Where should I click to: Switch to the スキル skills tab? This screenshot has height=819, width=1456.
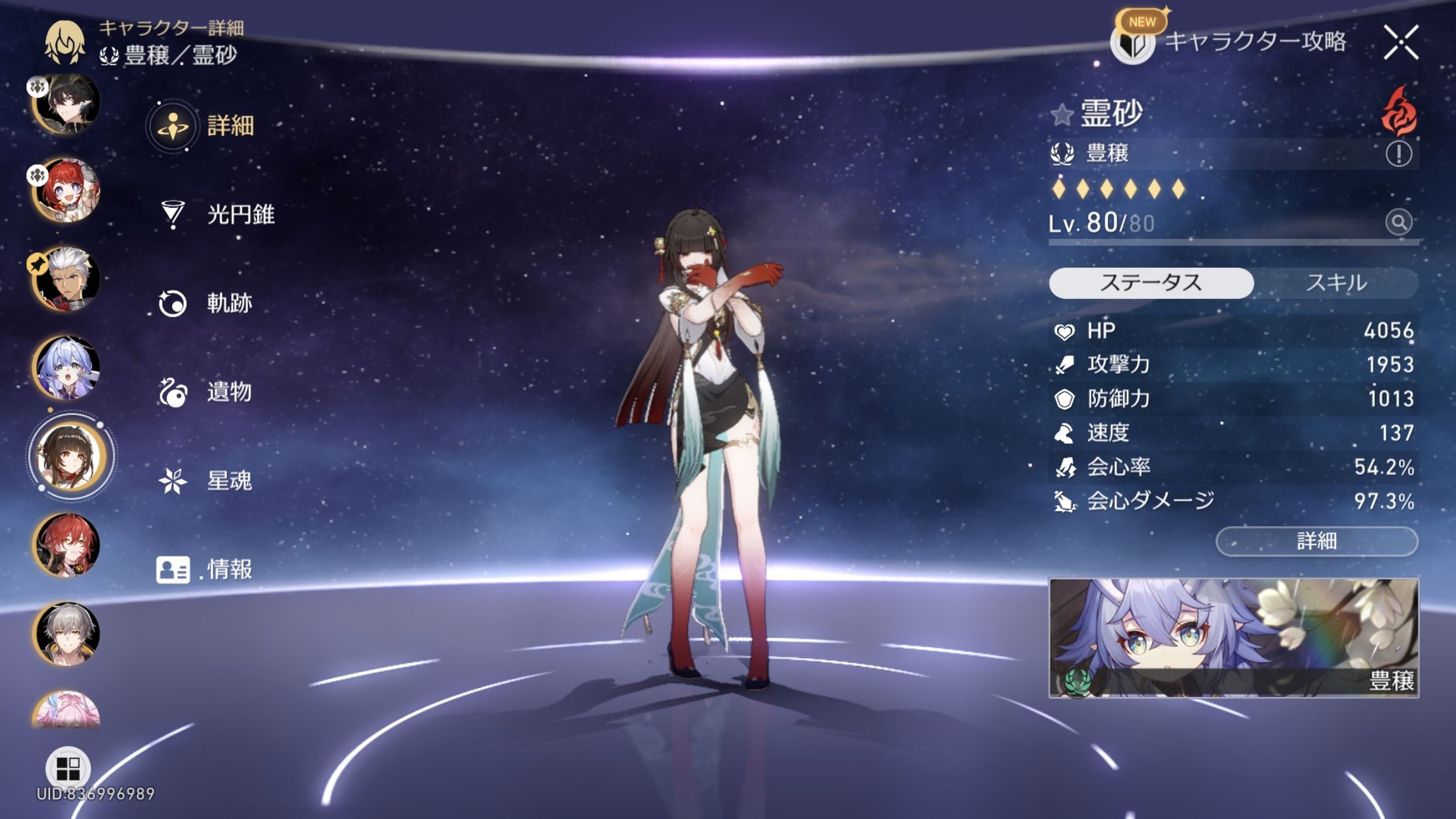pyautogui.click(x=1336, y=283)
